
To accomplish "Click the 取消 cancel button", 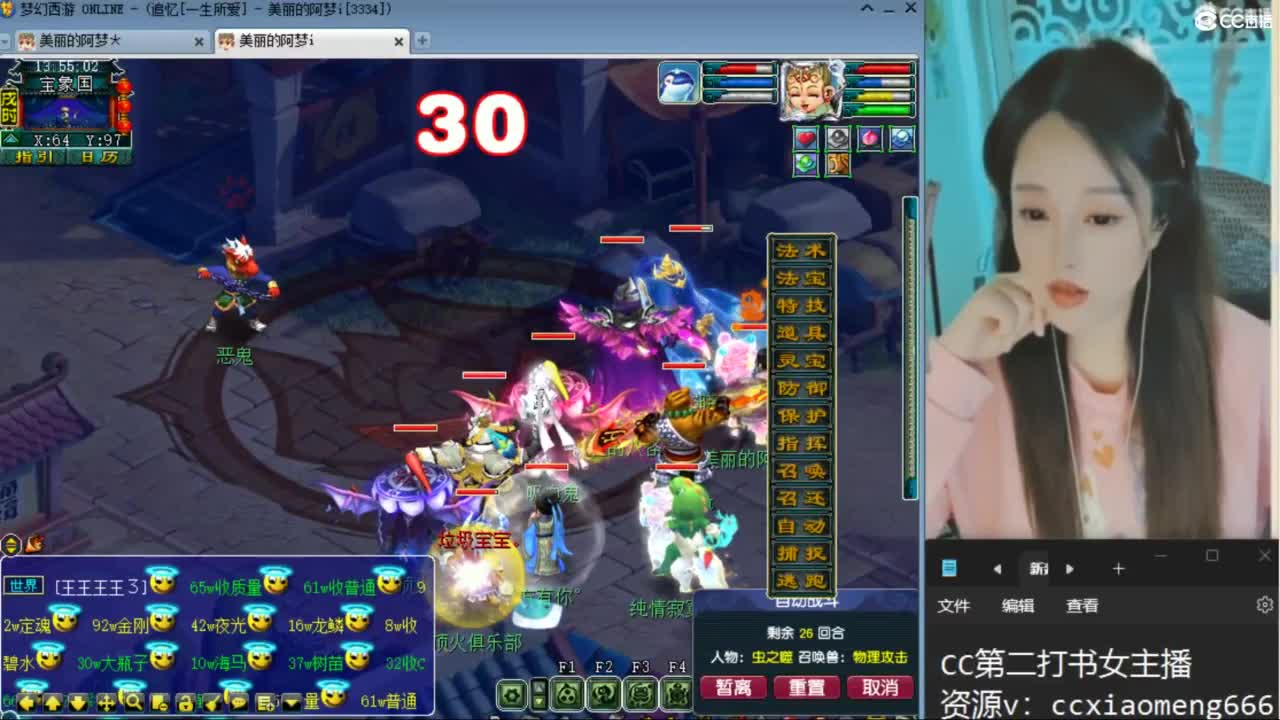I will [879, 688].
